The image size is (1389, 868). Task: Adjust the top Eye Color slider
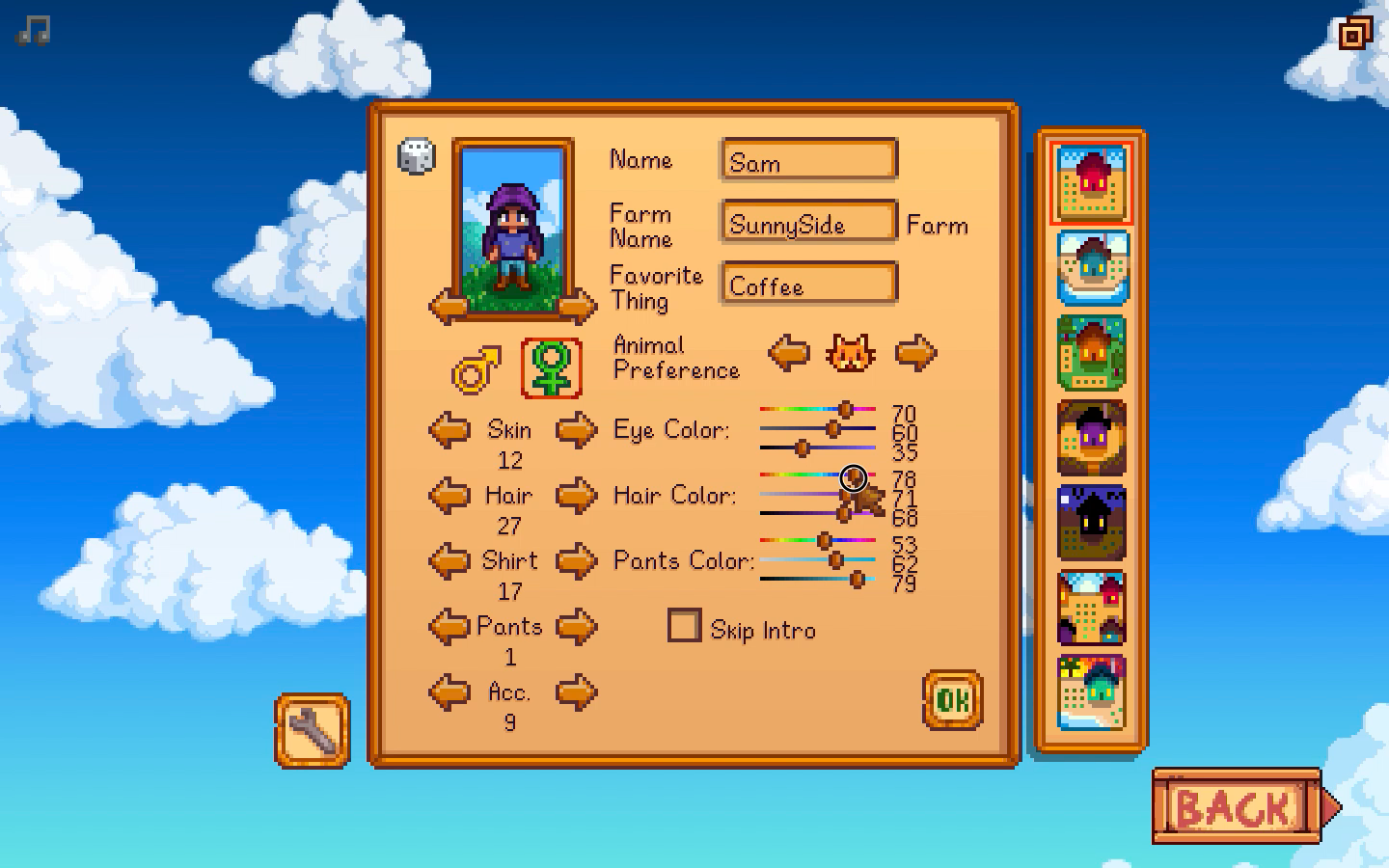point(846,409)
